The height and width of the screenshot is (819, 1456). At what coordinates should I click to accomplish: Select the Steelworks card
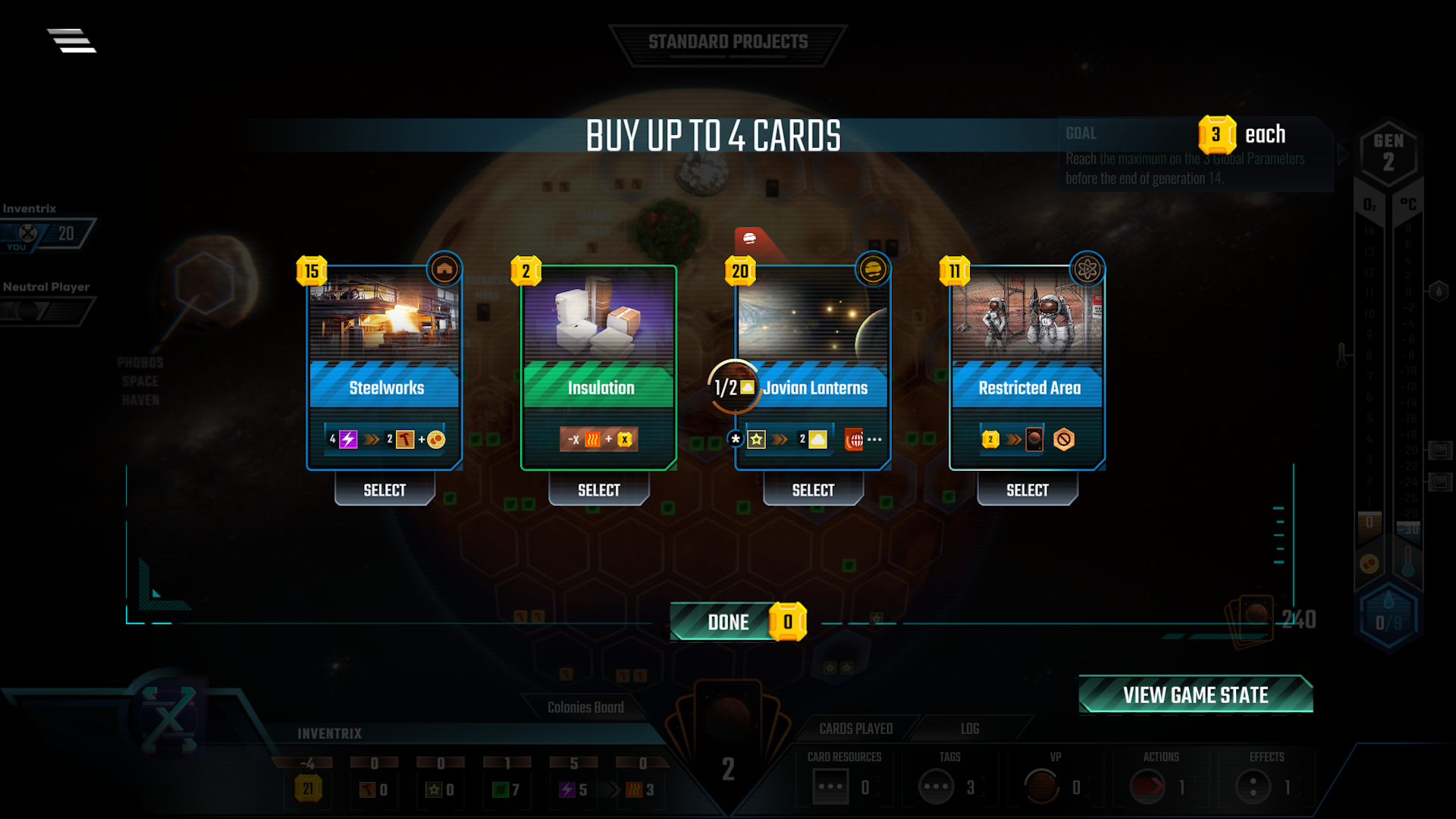coord(384,364)
